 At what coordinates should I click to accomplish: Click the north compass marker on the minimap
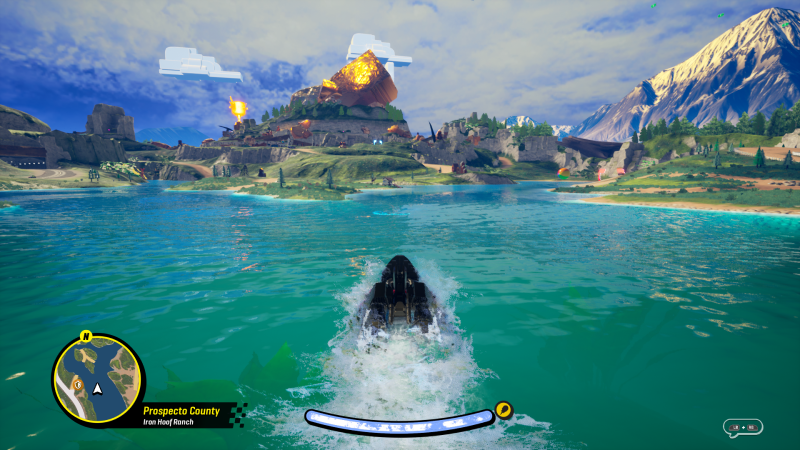[86, 336]
